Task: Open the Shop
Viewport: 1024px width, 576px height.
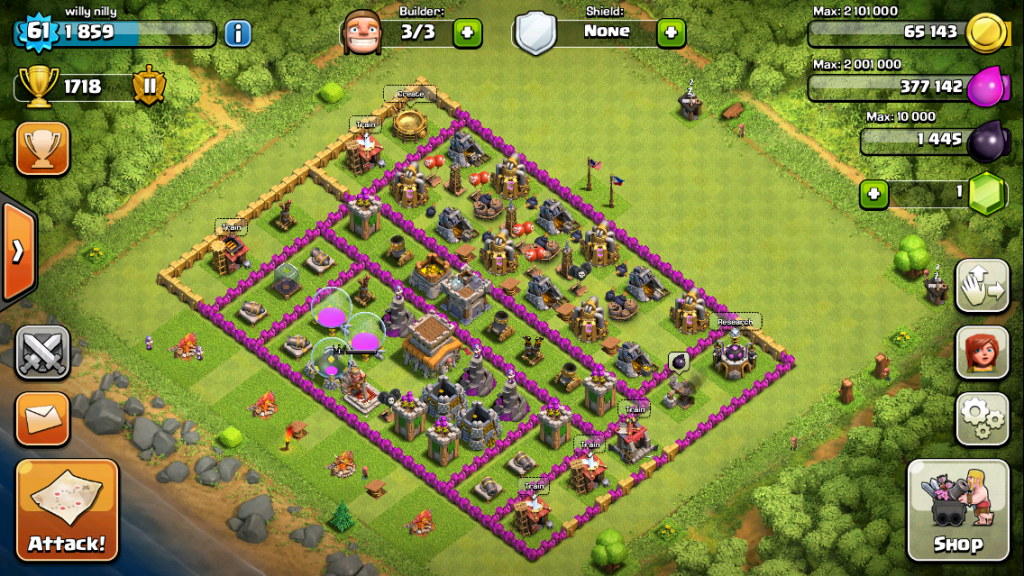Action: click(957, 510)
